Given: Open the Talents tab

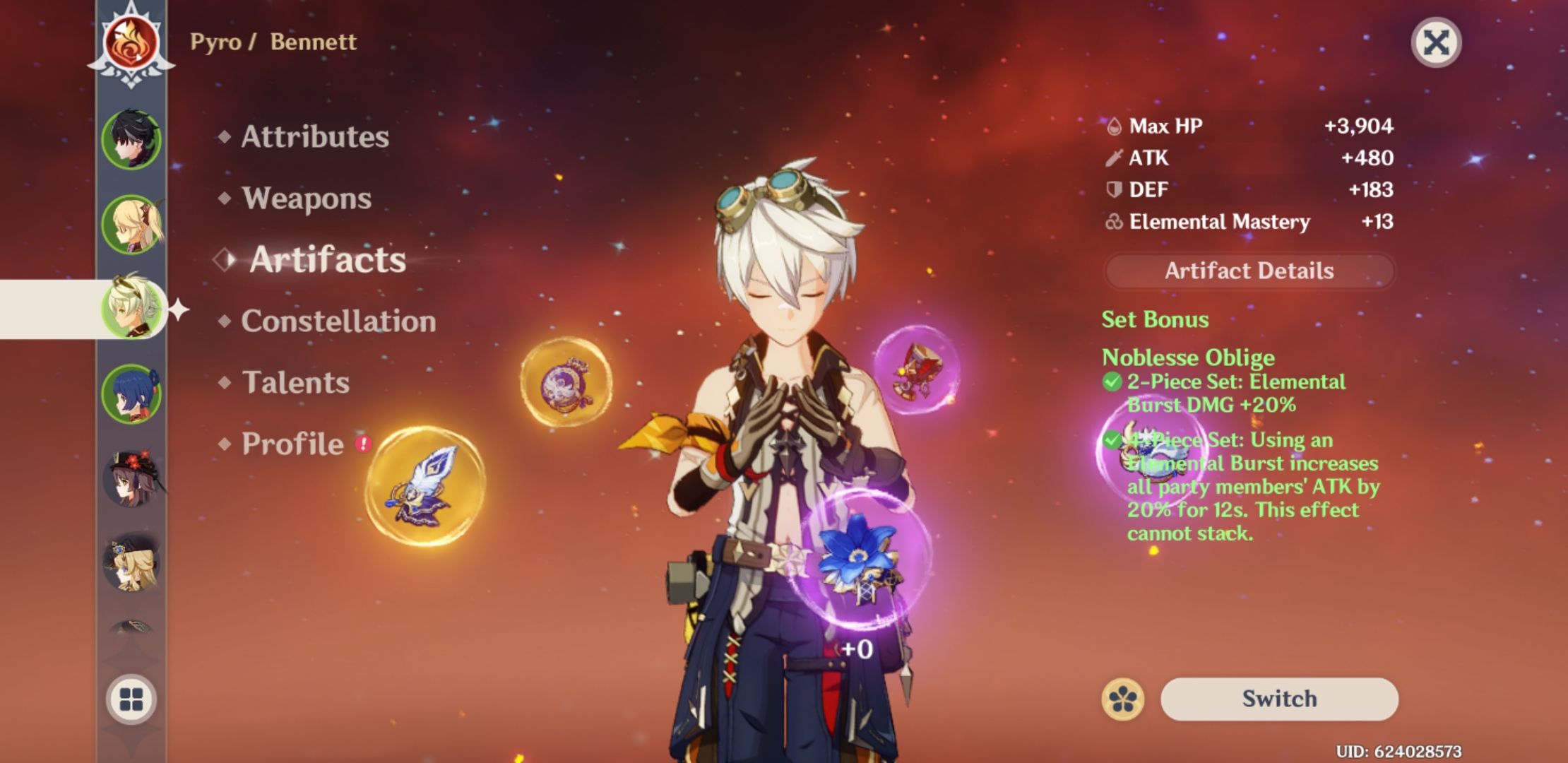Looking at the screenshot, I should coord(295,383).
